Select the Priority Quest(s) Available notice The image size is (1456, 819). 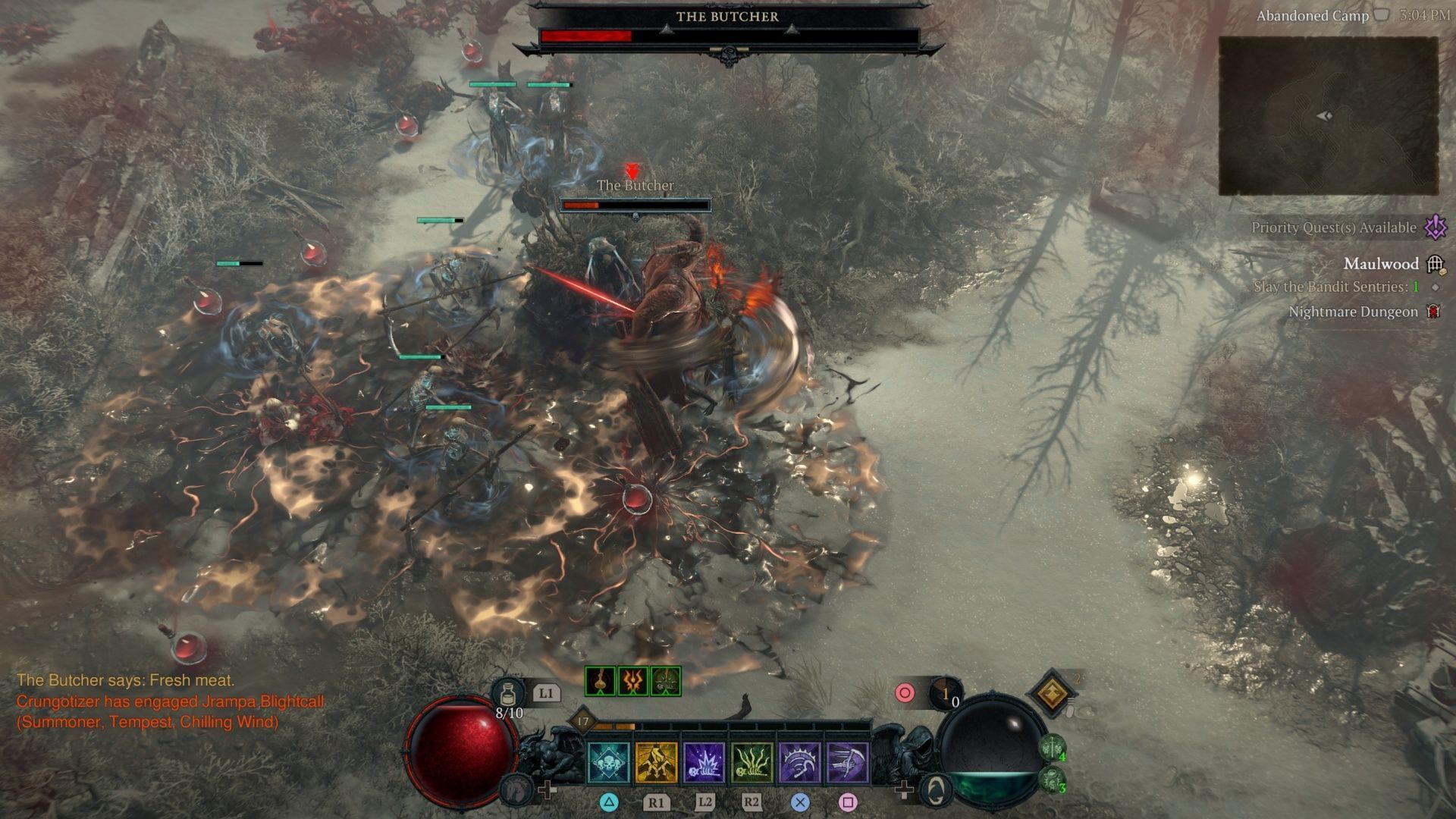point(1334,227)
